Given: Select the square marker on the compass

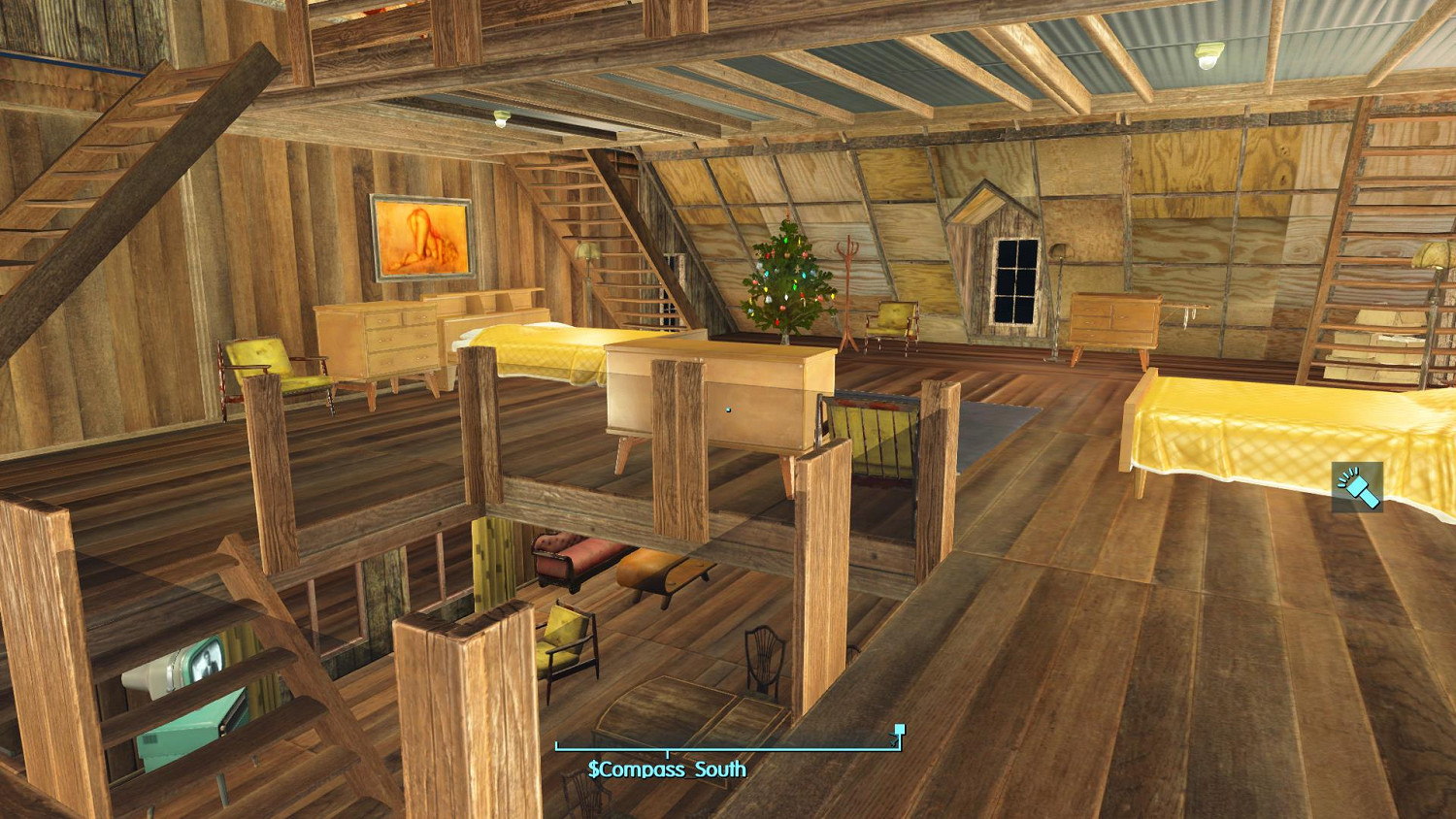Looking at the screenshot, I should pos(900,730).
